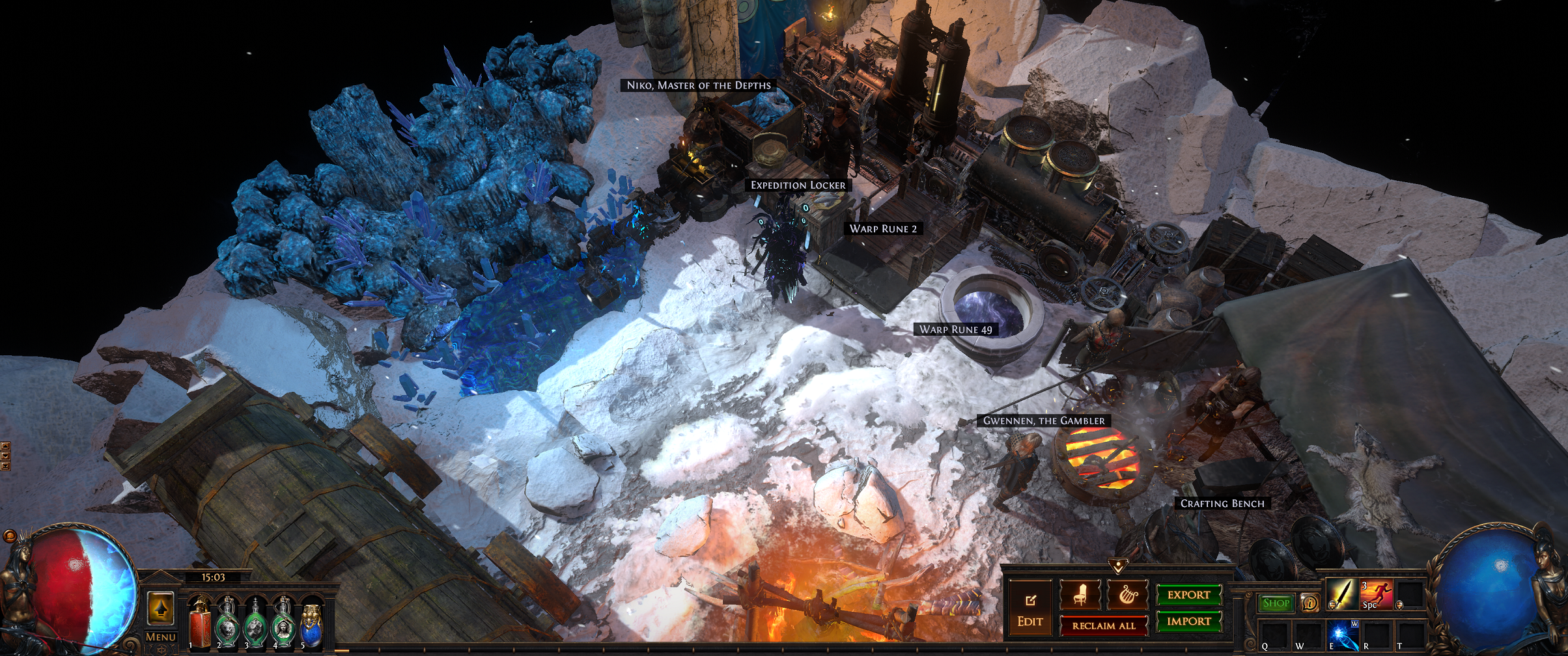1568x656 pixels.
Task: Click the golden level-up arrow button
Action: [160, 608]
